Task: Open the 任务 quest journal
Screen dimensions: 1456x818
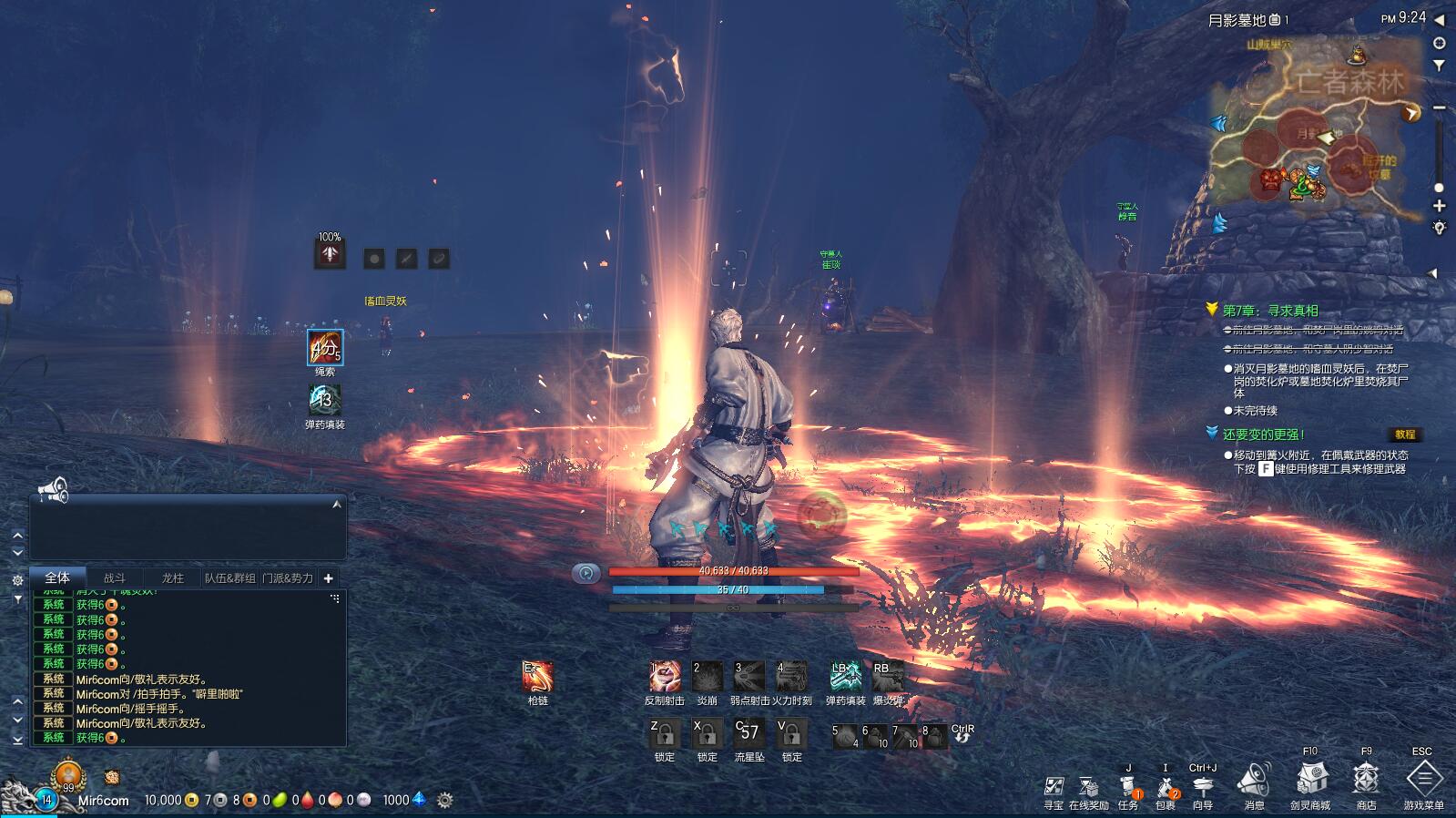Action: click(1128, 787)
